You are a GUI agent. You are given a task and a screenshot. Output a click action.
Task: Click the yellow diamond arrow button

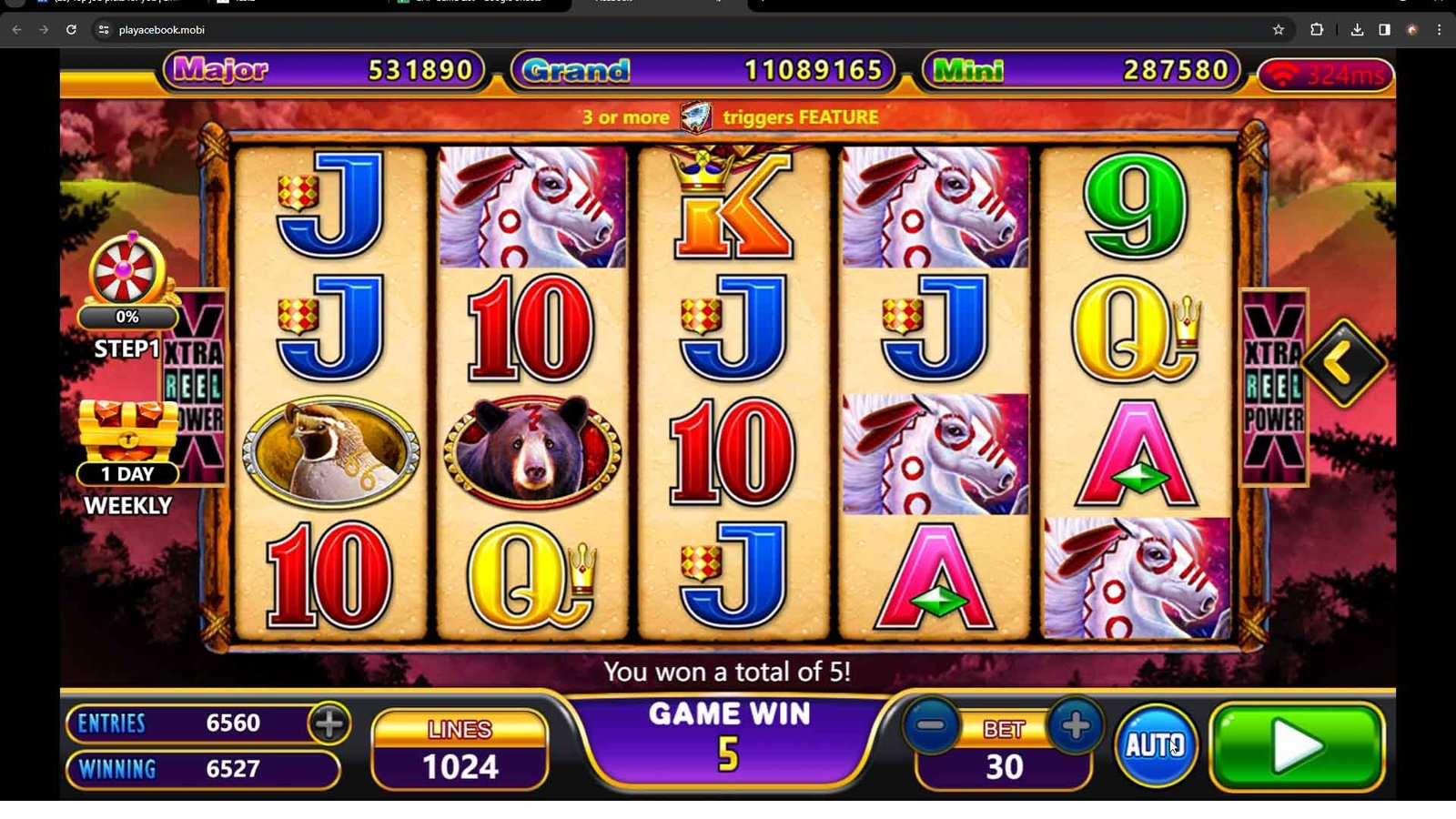(x=1343, y=363)
